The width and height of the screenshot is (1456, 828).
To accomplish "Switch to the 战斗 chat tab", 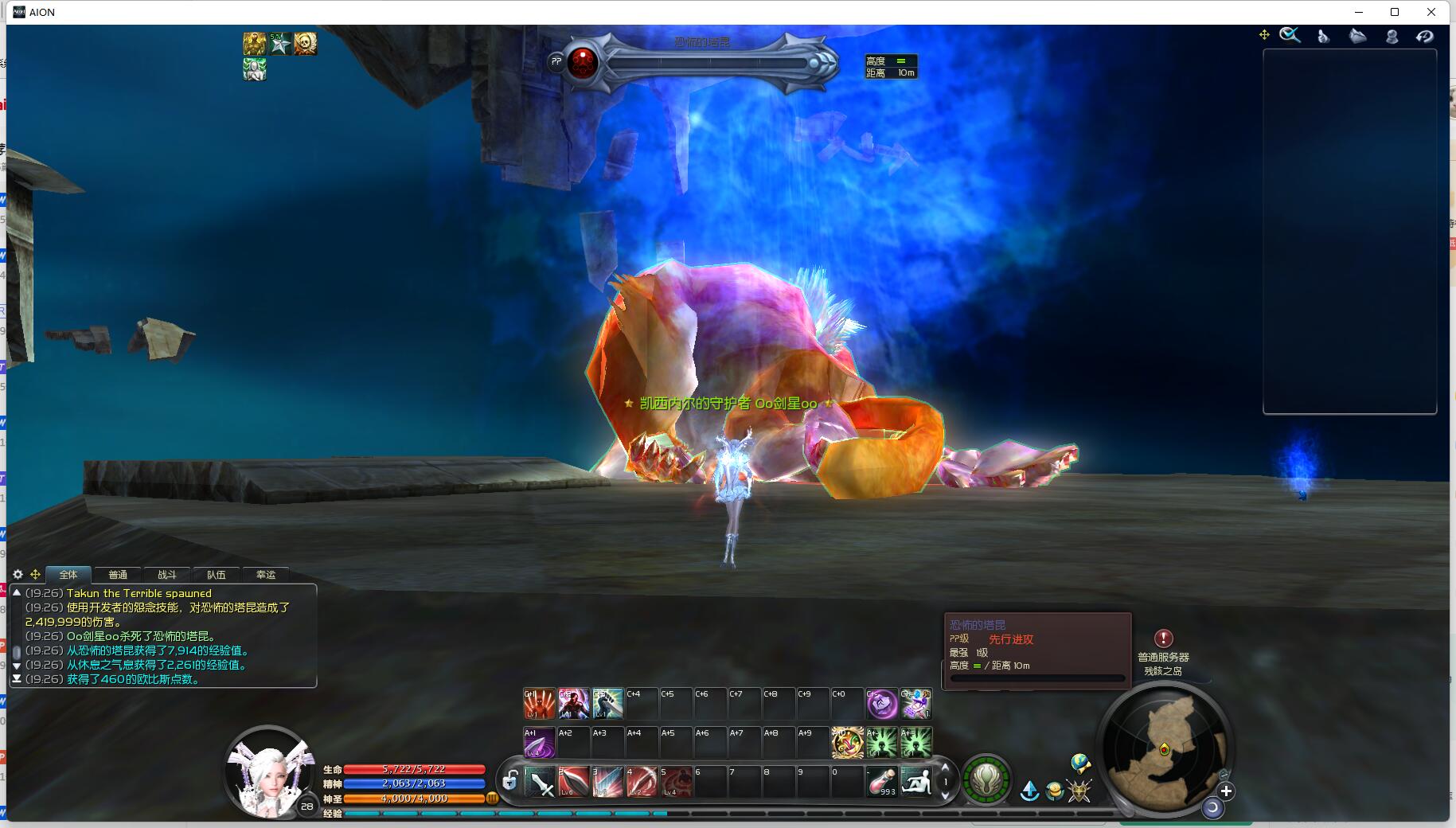I will pos(167,575).
